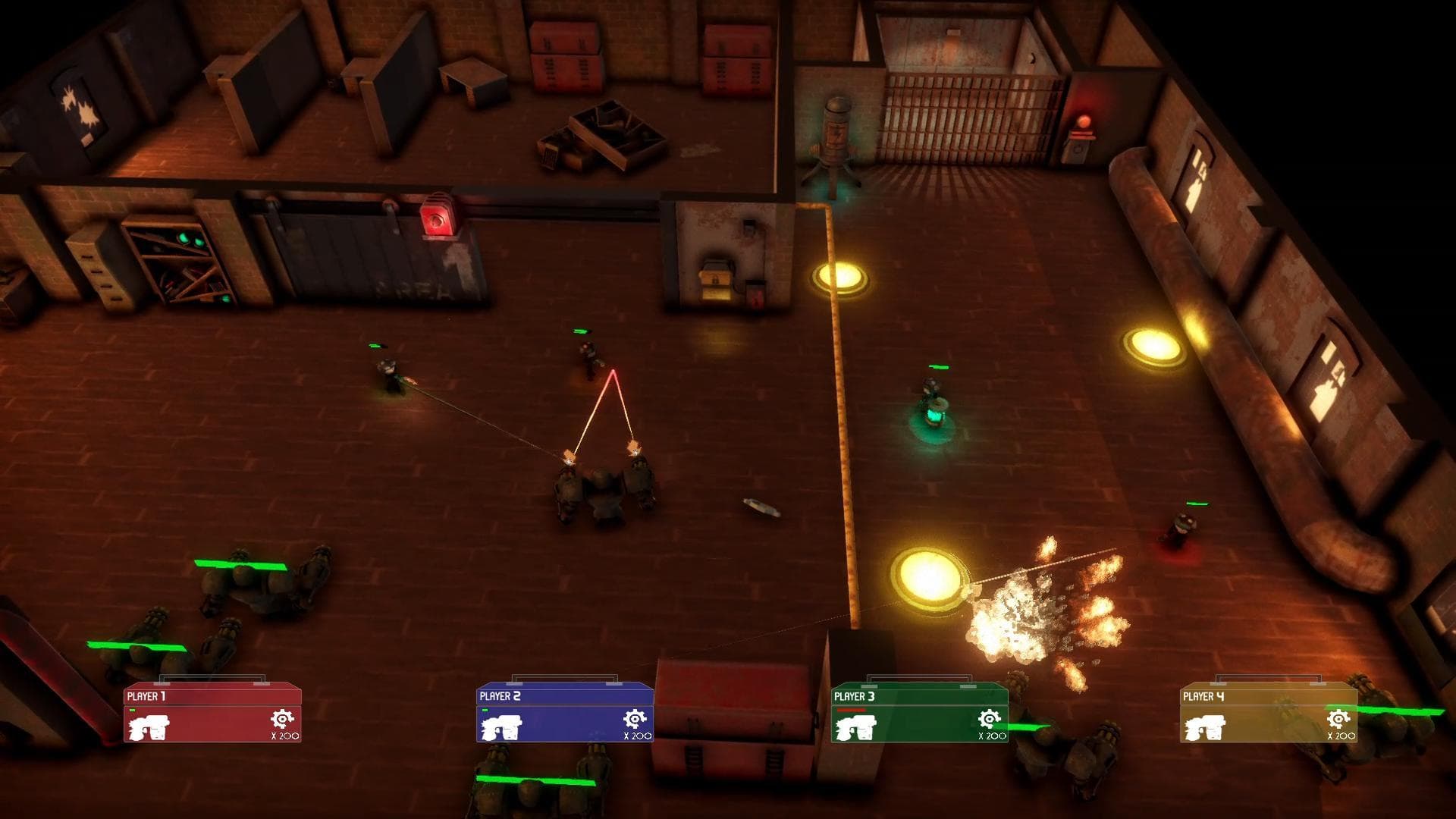Click the gear icon in Player 4's panel
1456x819 pixels.
coord(1338,719)
